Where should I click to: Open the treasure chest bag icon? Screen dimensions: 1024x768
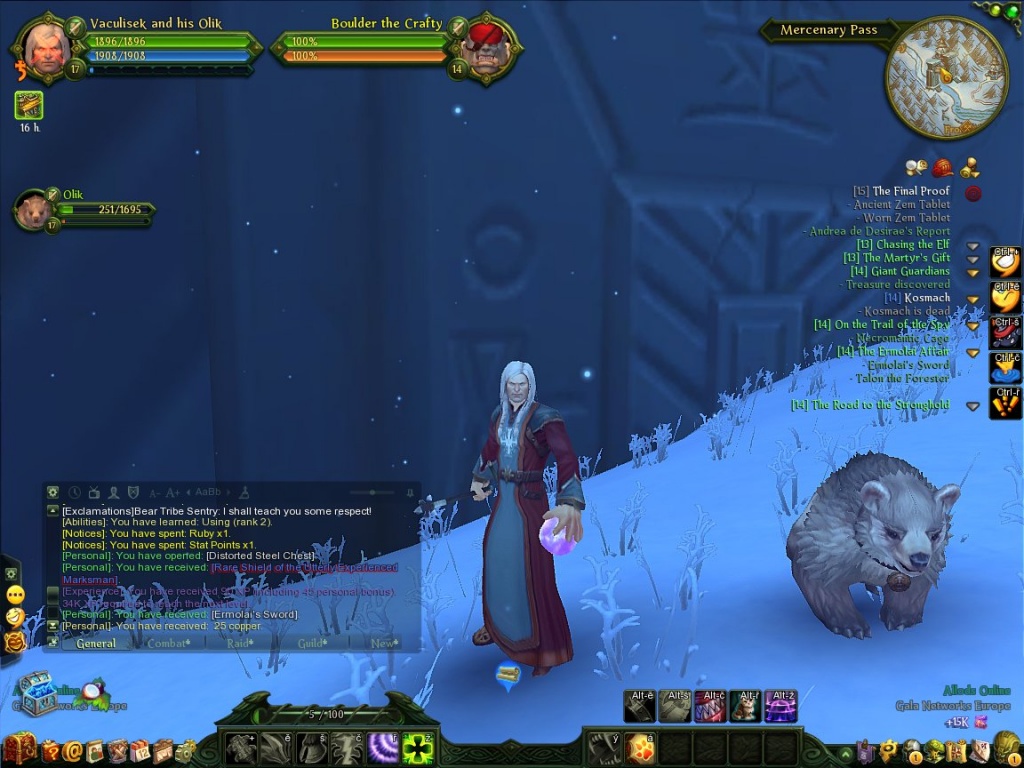pyautogui.click(x=19, y=748)
